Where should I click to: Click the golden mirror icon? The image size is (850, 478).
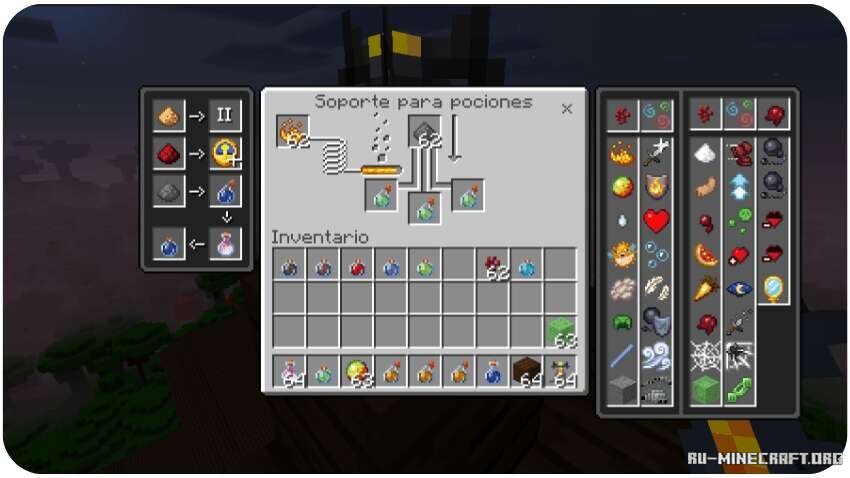(773, 287)
